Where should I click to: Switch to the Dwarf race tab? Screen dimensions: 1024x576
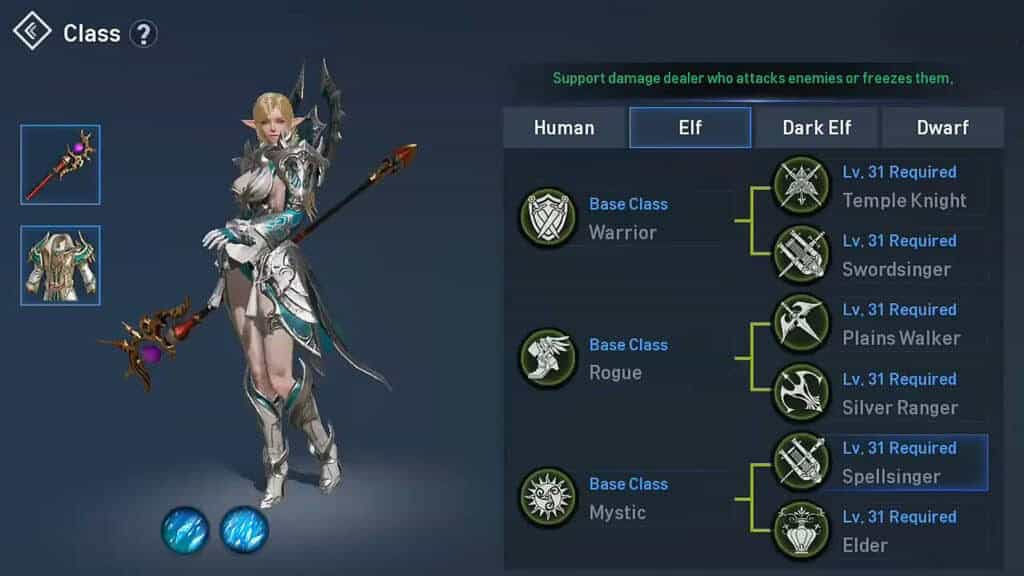point(942,128)
